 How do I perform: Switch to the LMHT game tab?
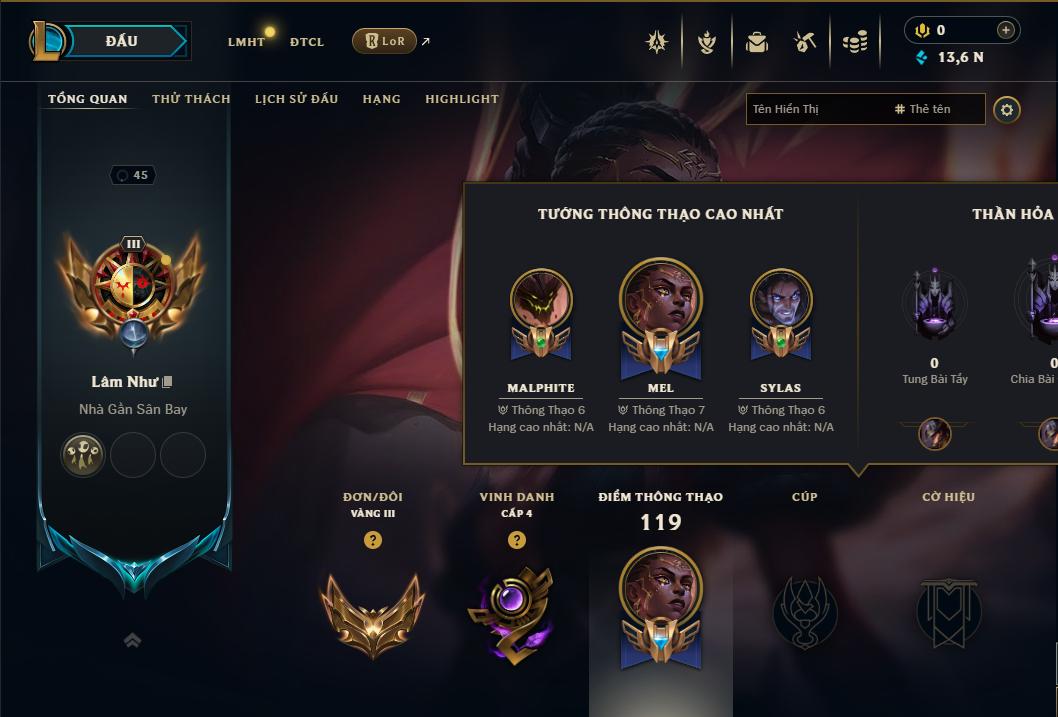[x=246, y=42]
